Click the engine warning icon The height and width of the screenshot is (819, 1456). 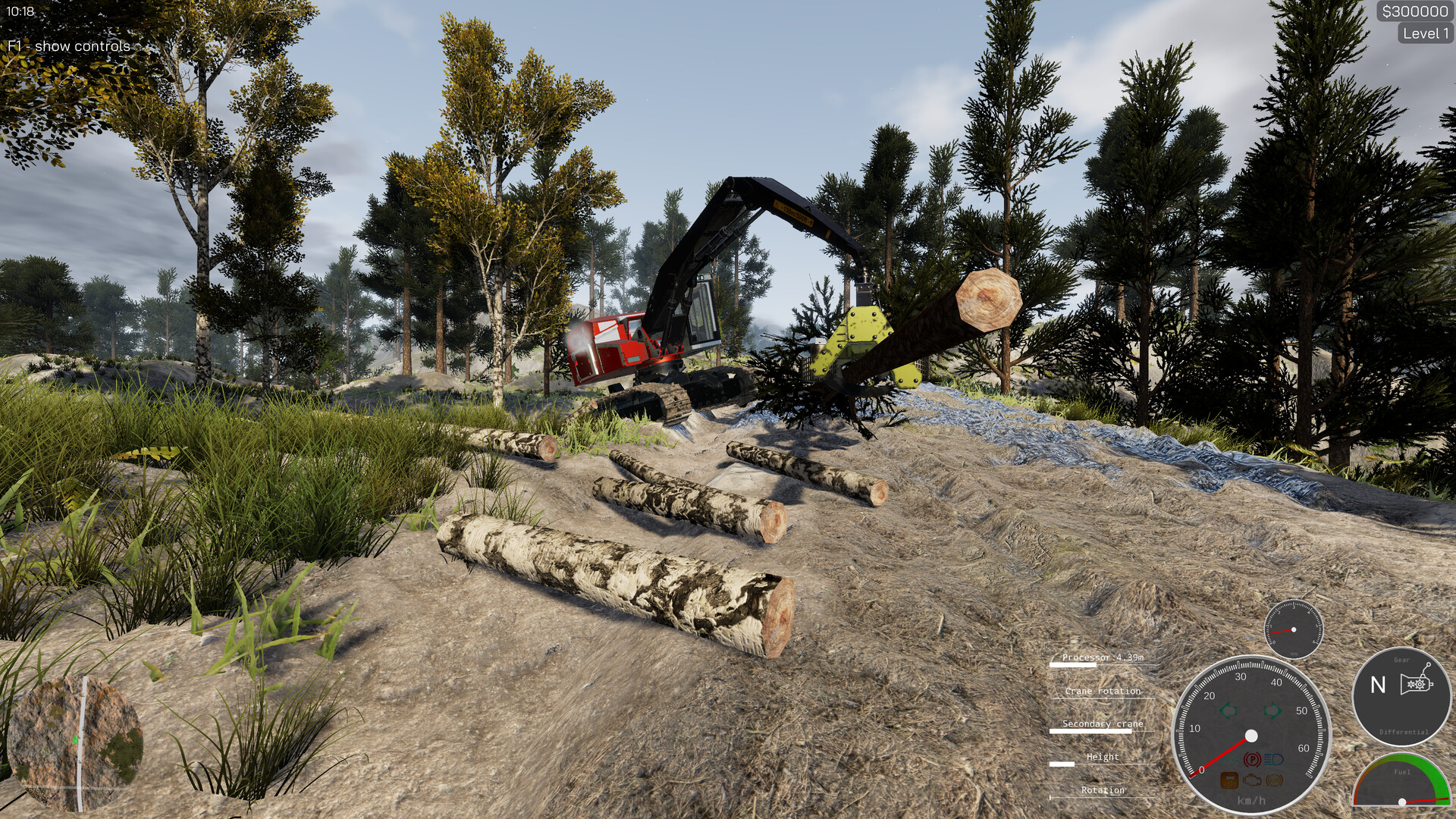click(x=1252, y=780)
